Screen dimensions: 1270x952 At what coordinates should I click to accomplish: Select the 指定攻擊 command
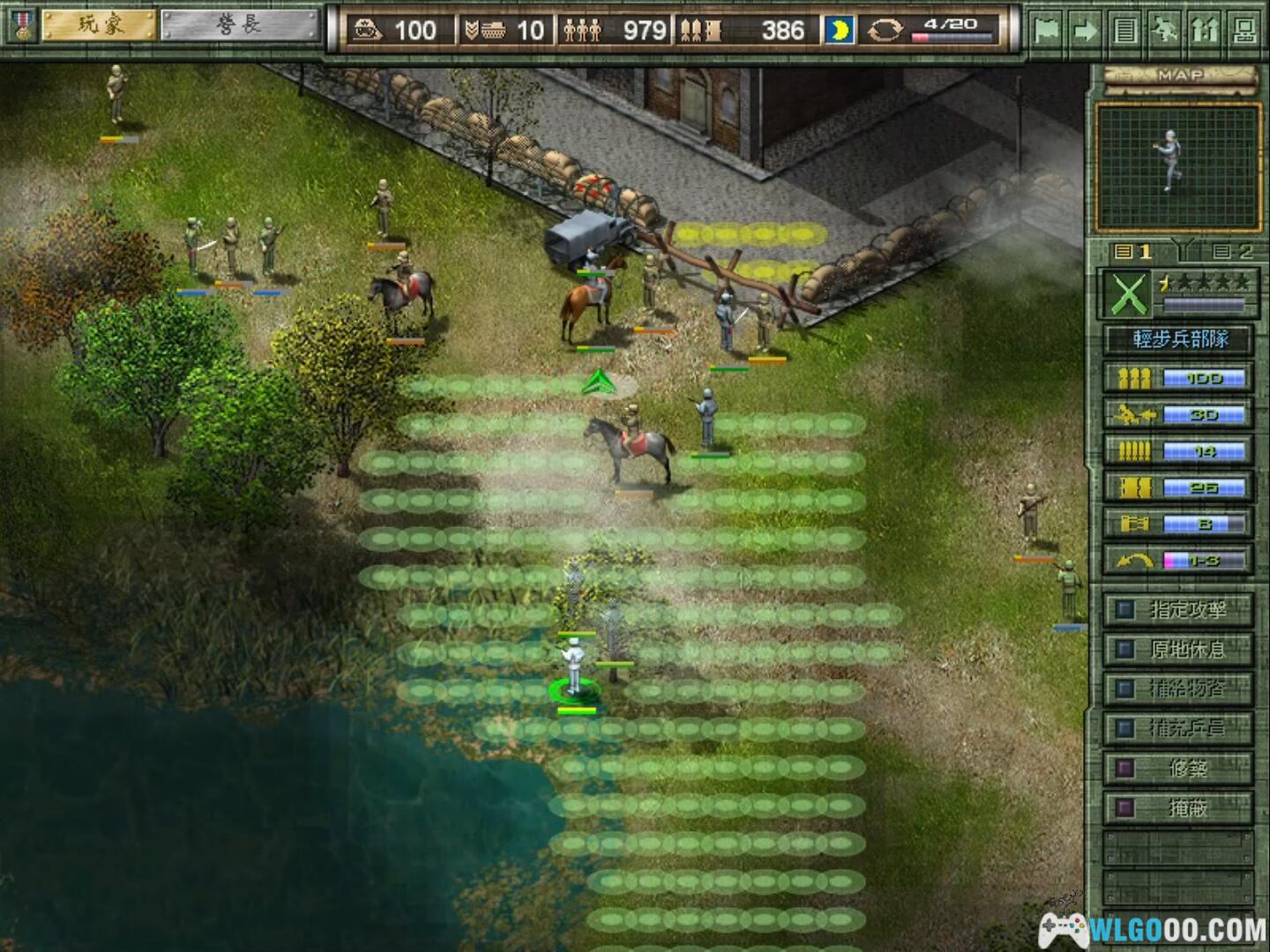point(1178,609)
